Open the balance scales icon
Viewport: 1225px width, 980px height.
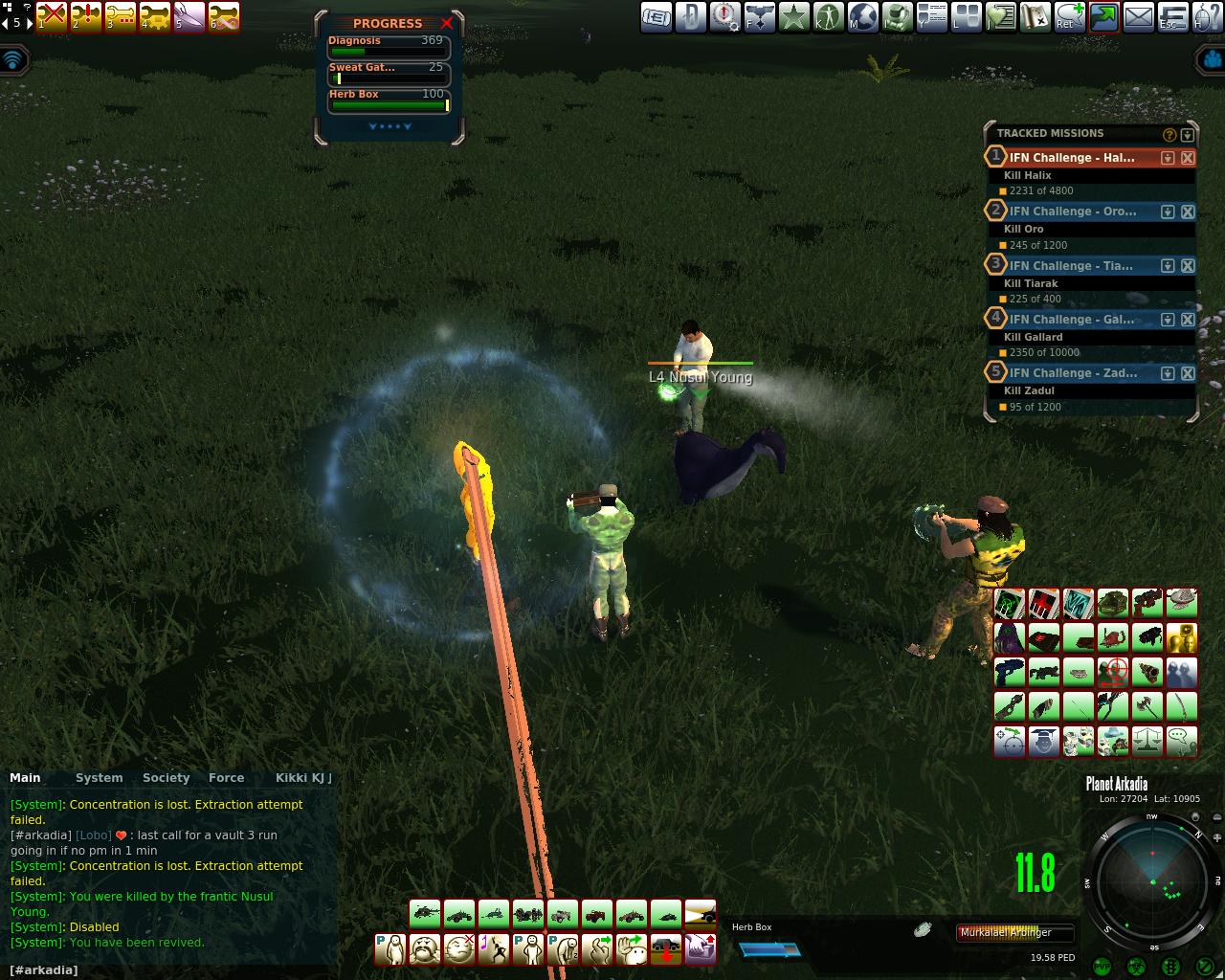(1147, 742)
